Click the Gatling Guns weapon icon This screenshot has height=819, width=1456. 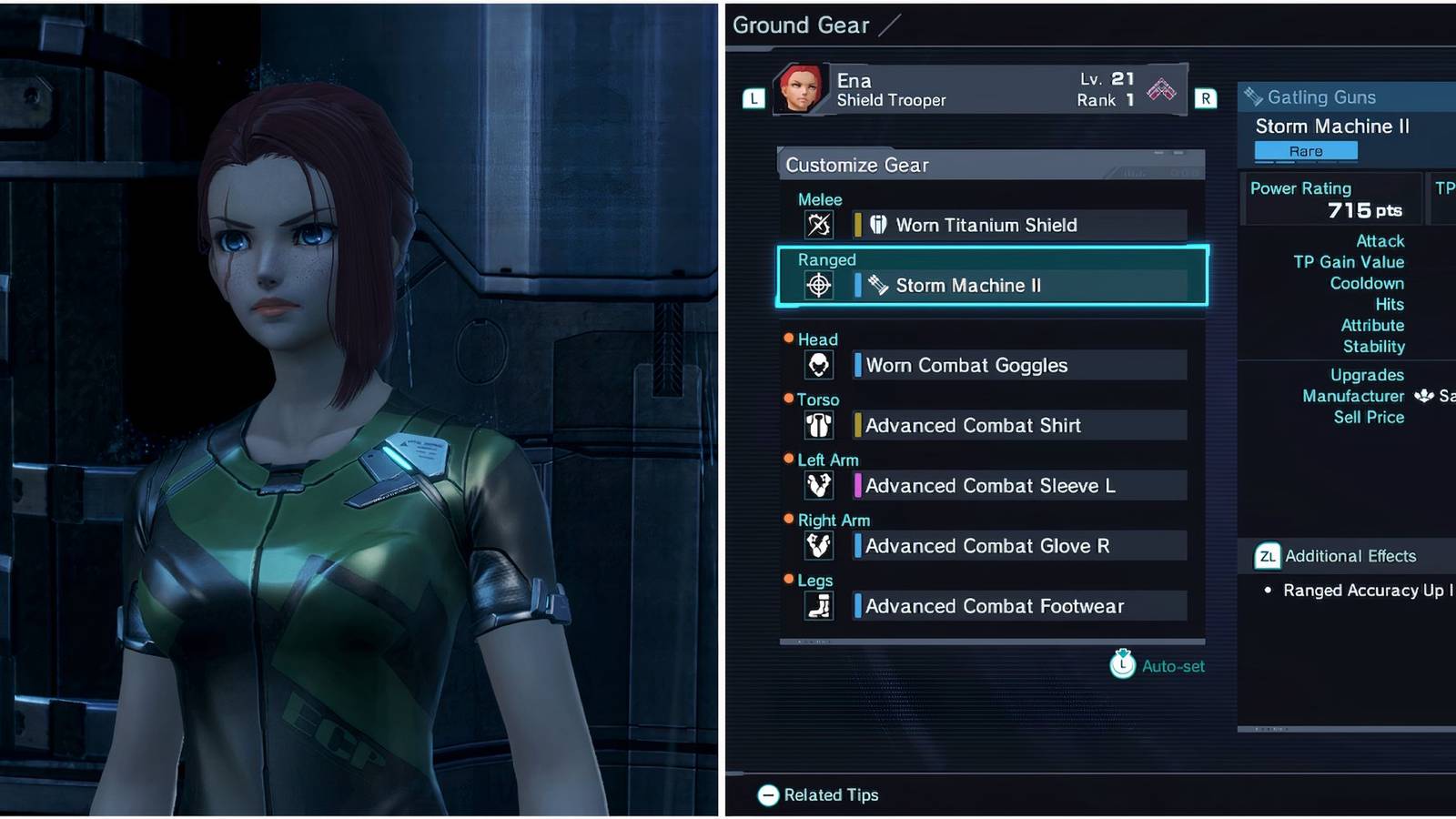pos(1255,96)
